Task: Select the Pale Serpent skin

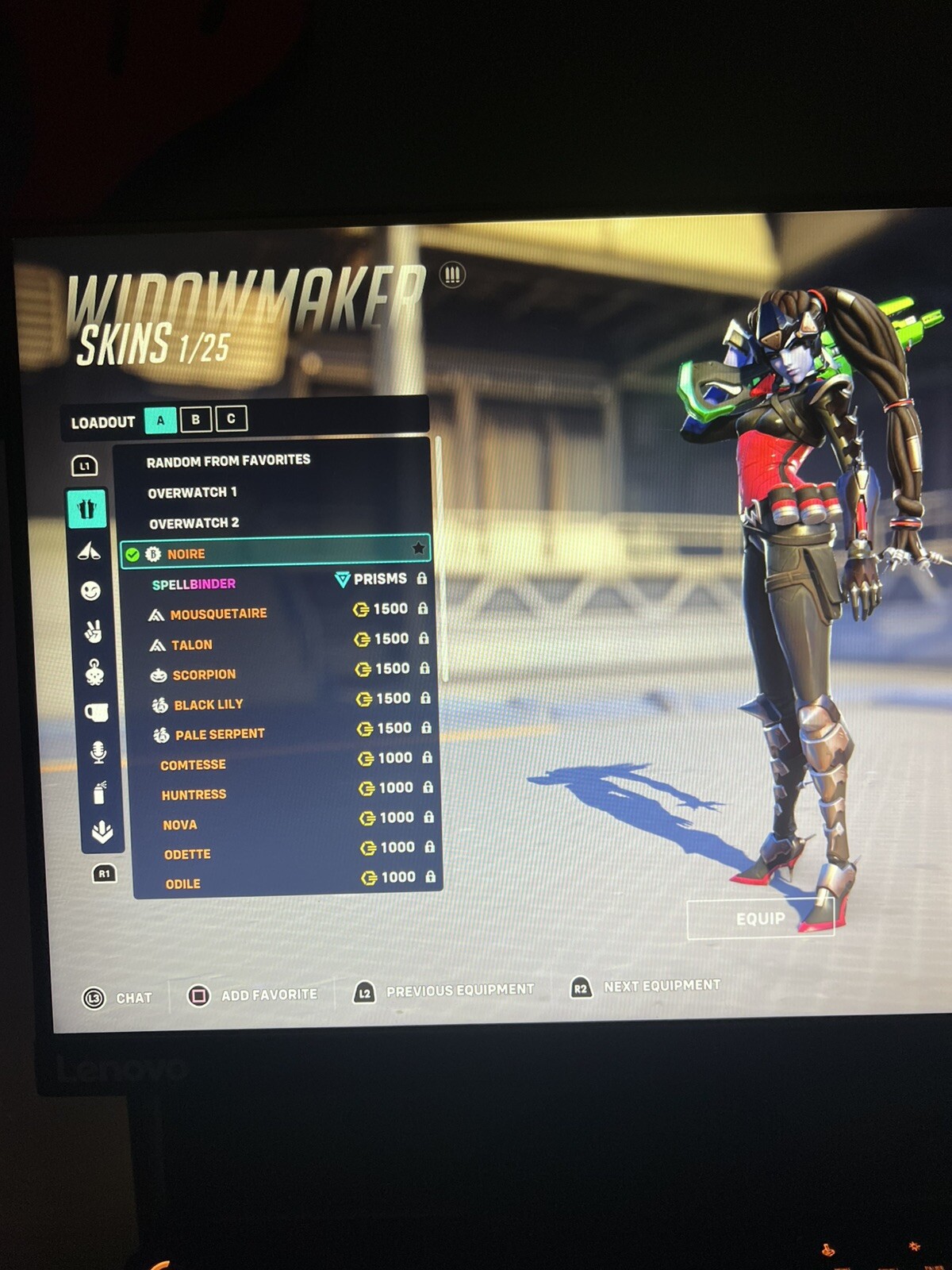Action: (220, 735)
